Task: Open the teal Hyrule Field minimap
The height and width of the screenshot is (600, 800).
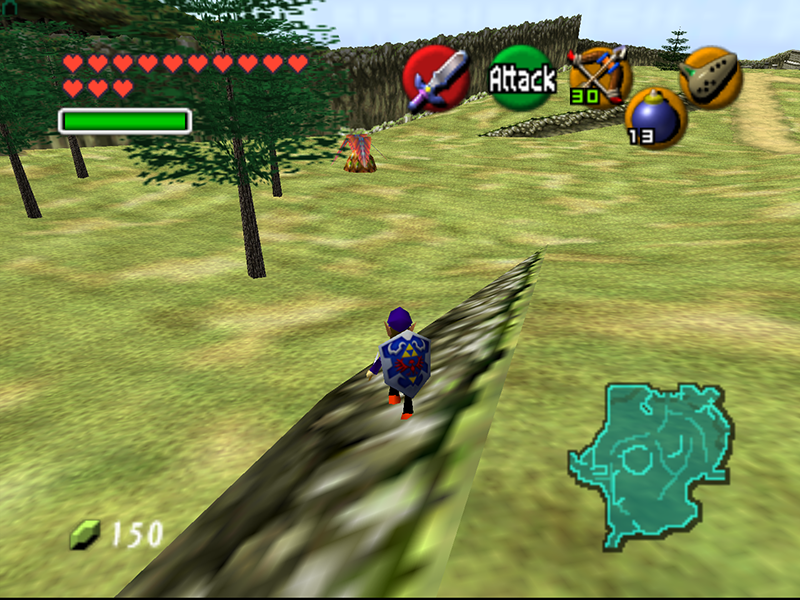Action: click(x=651, y=464)
